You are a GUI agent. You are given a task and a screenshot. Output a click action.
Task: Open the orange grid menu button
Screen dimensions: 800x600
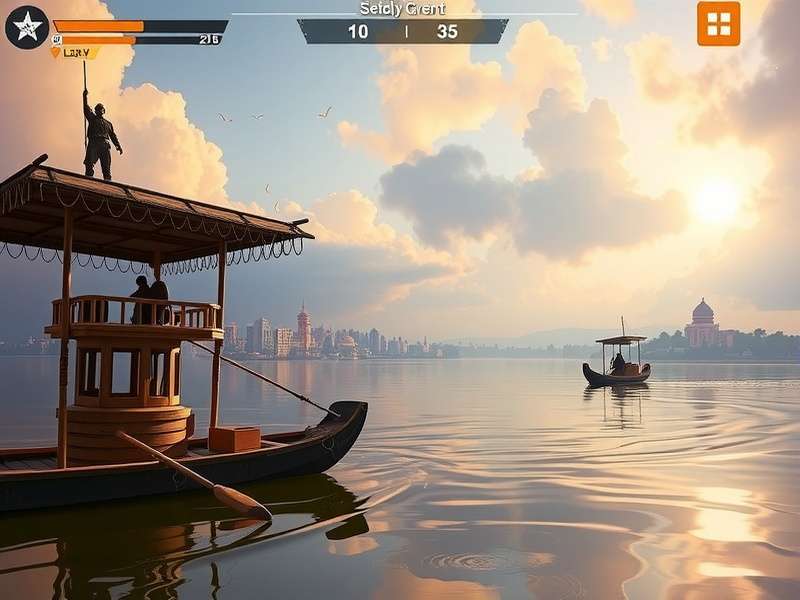click(718, 24)
